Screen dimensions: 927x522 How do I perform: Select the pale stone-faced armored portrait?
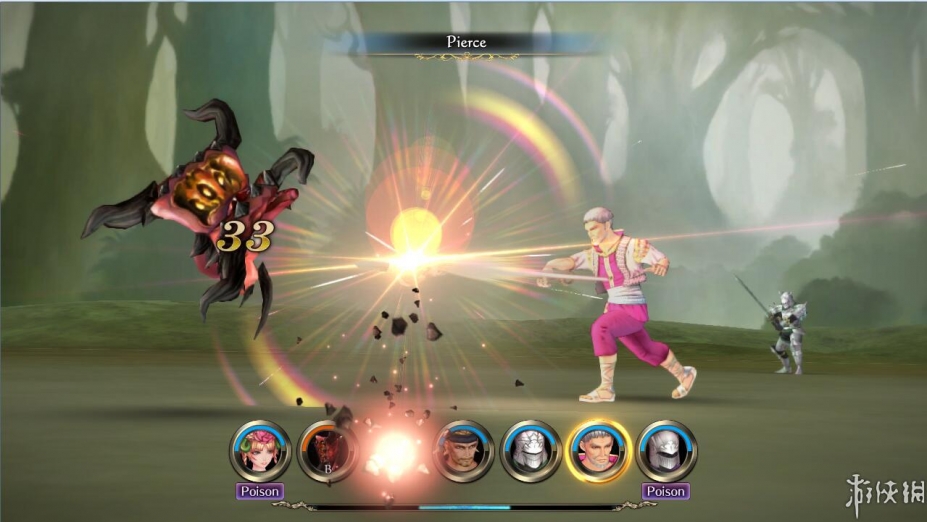pos(531,450)
